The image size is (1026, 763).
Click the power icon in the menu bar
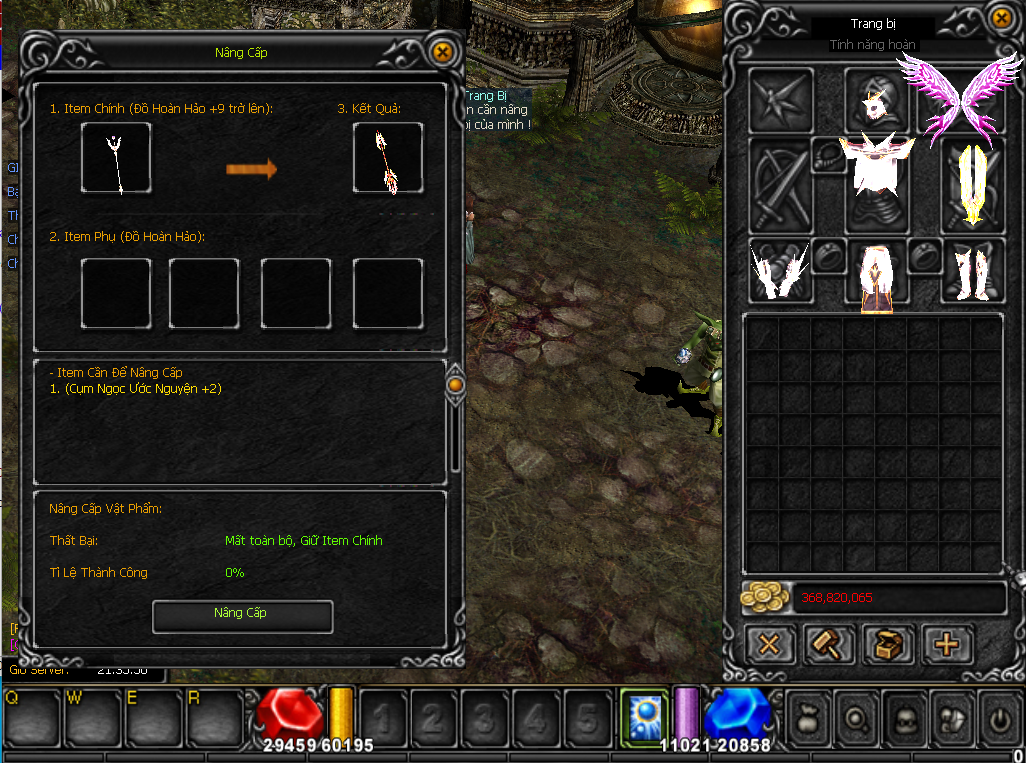997,718
